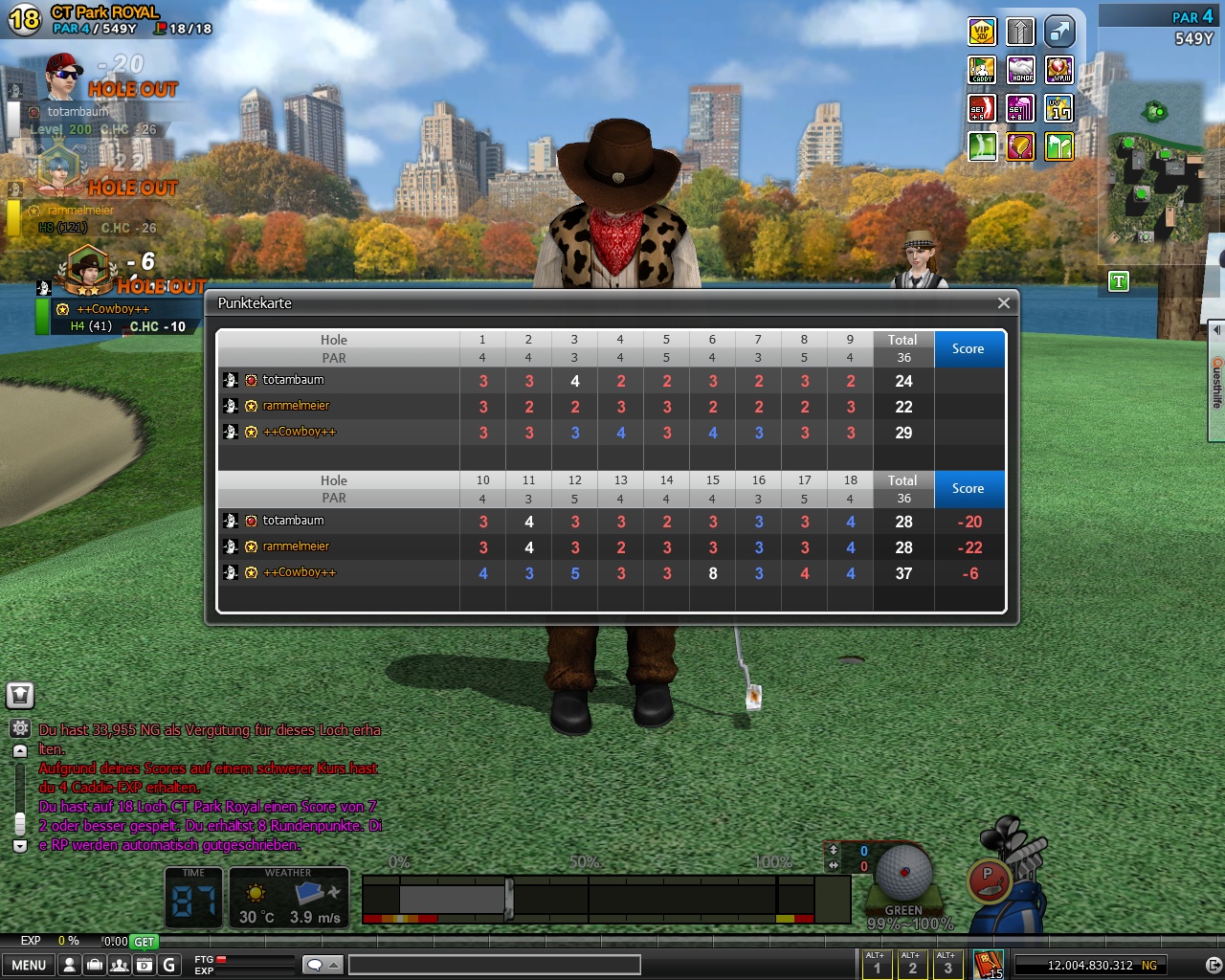This screenshot has width=1225, height=980.
Task: Focus the chat text input box
Action: pyautogui.click(x=494, y=965)
